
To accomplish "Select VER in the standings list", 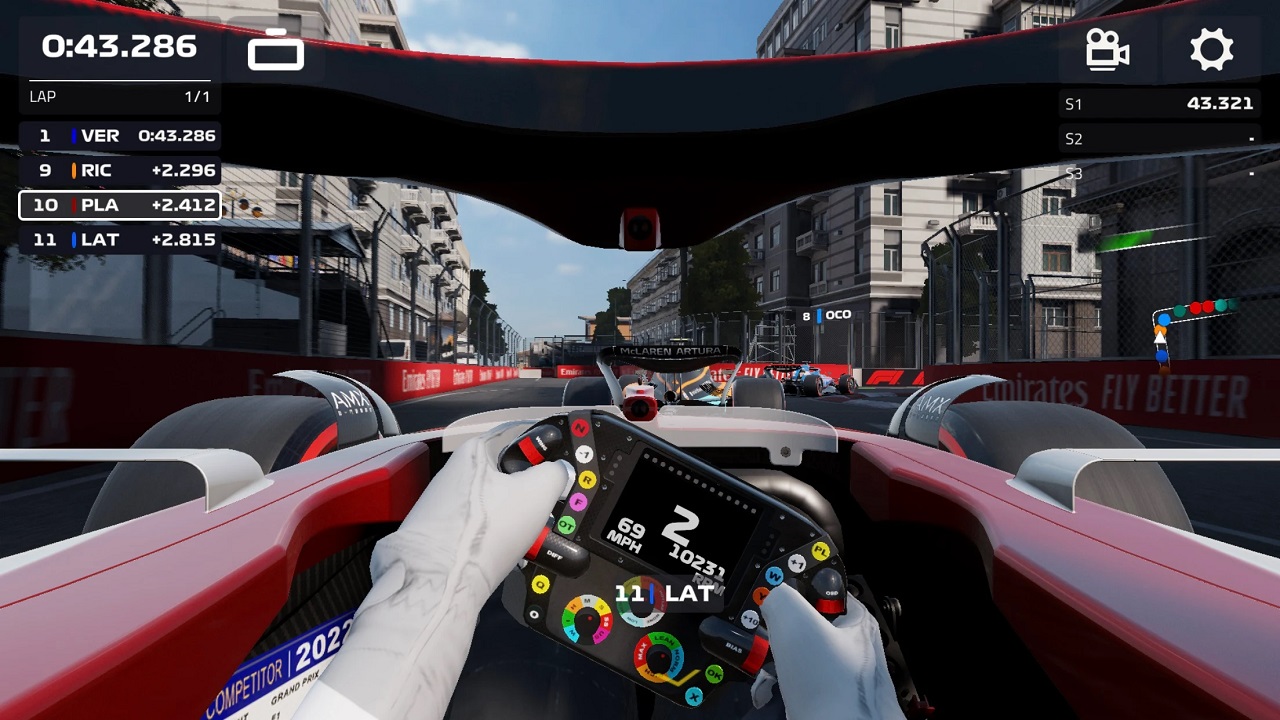I will coord(120,136).
